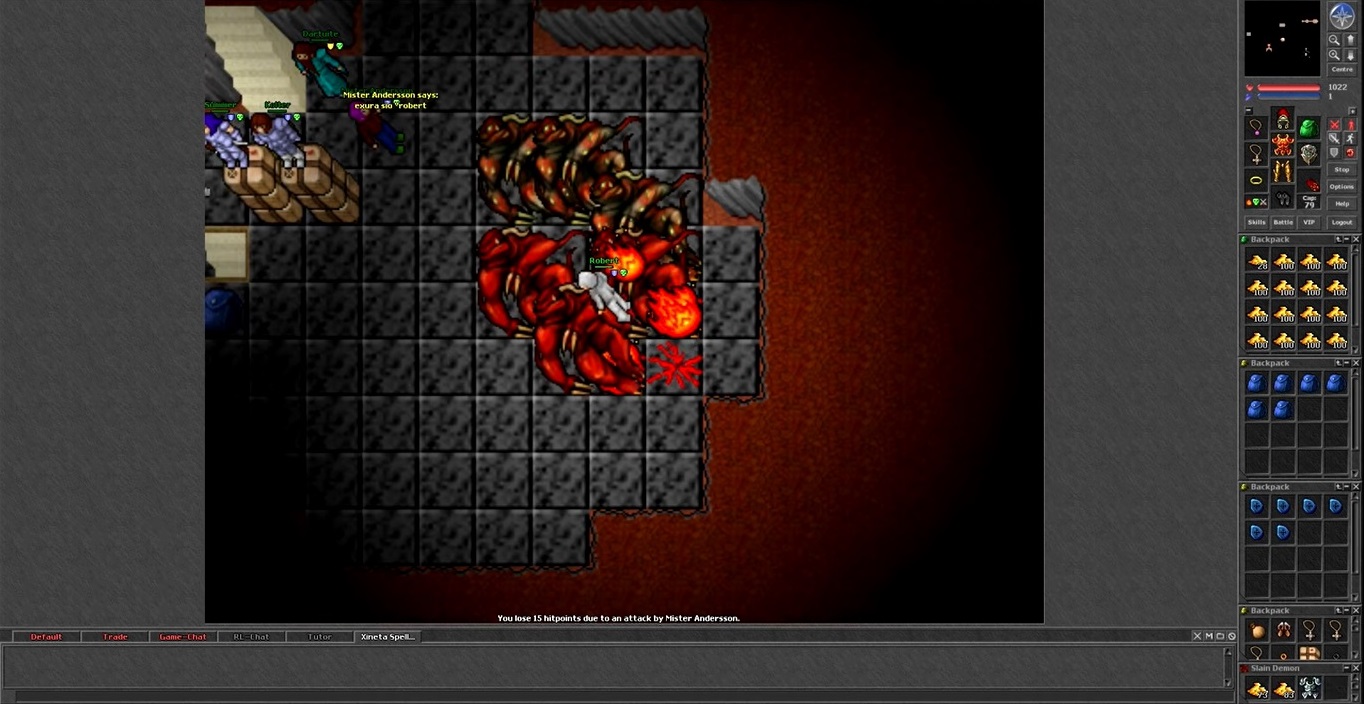The image size is (1366, 704).
Task: Click the Stop button
Action: point(1342,170)
